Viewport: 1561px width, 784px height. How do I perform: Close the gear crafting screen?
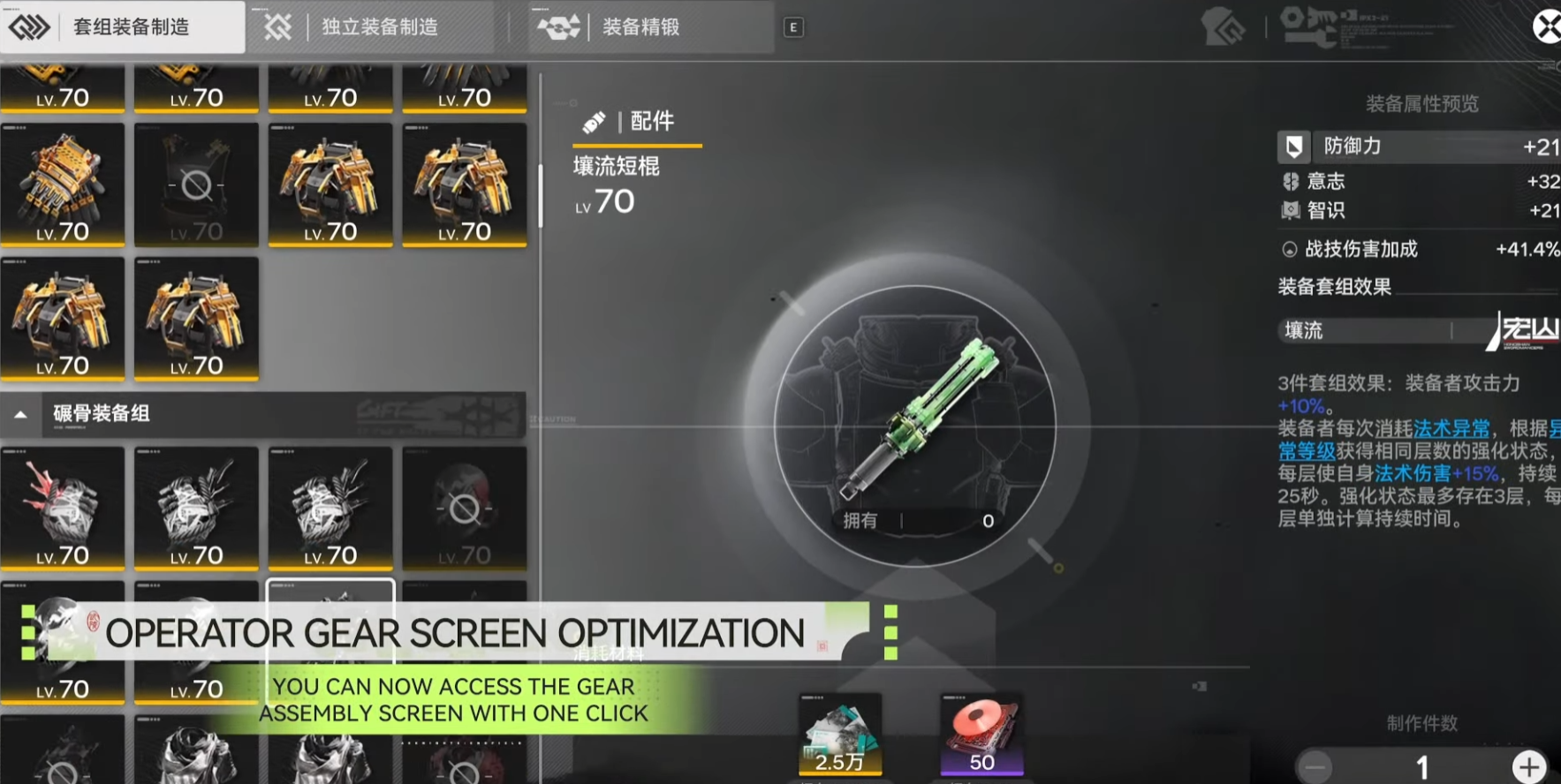pyautogui.click(x=1547, y=27)
